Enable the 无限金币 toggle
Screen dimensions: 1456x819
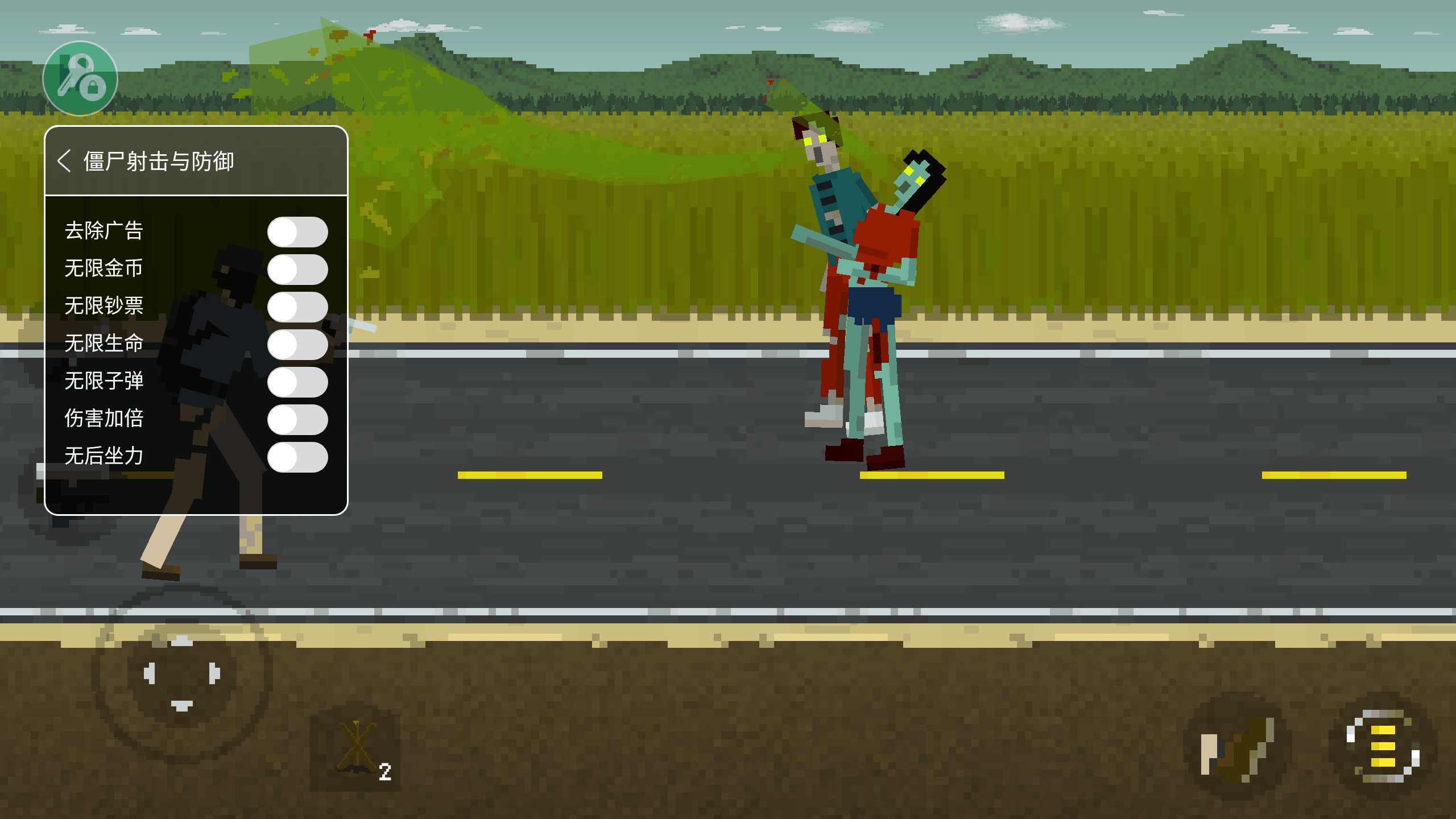click(x=297, y=269)
